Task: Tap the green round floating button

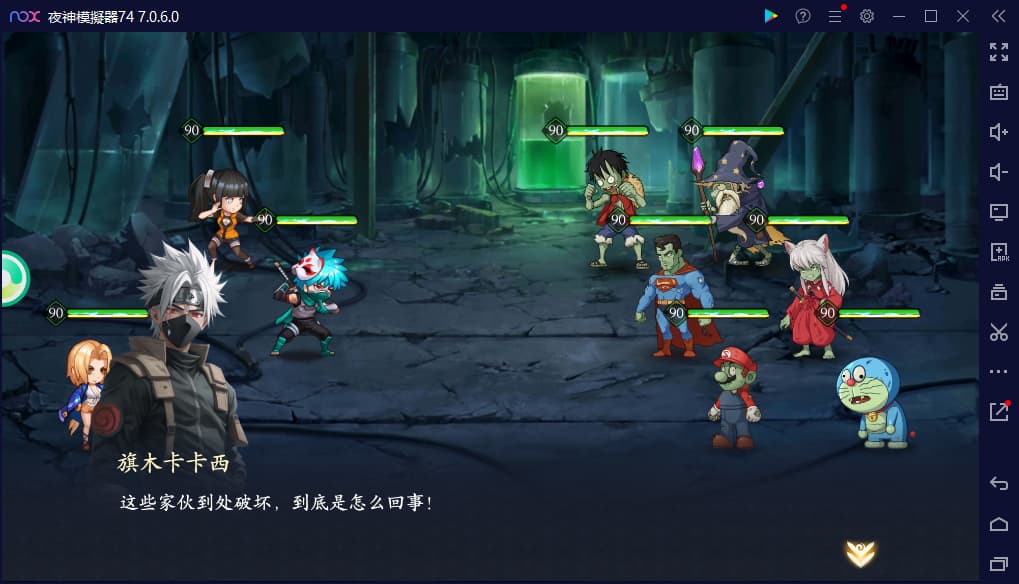Action: point(12,278)
